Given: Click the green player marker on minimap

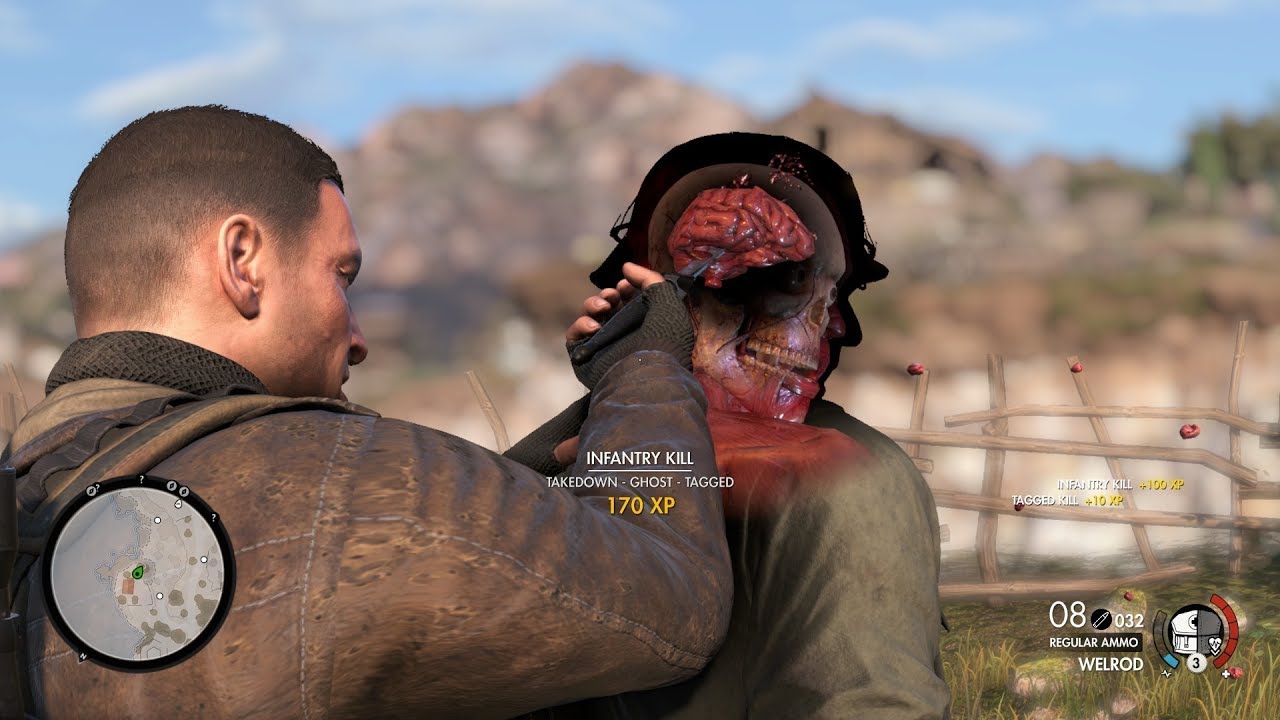Looking at the screenshot, I should [x=138, y=572].
